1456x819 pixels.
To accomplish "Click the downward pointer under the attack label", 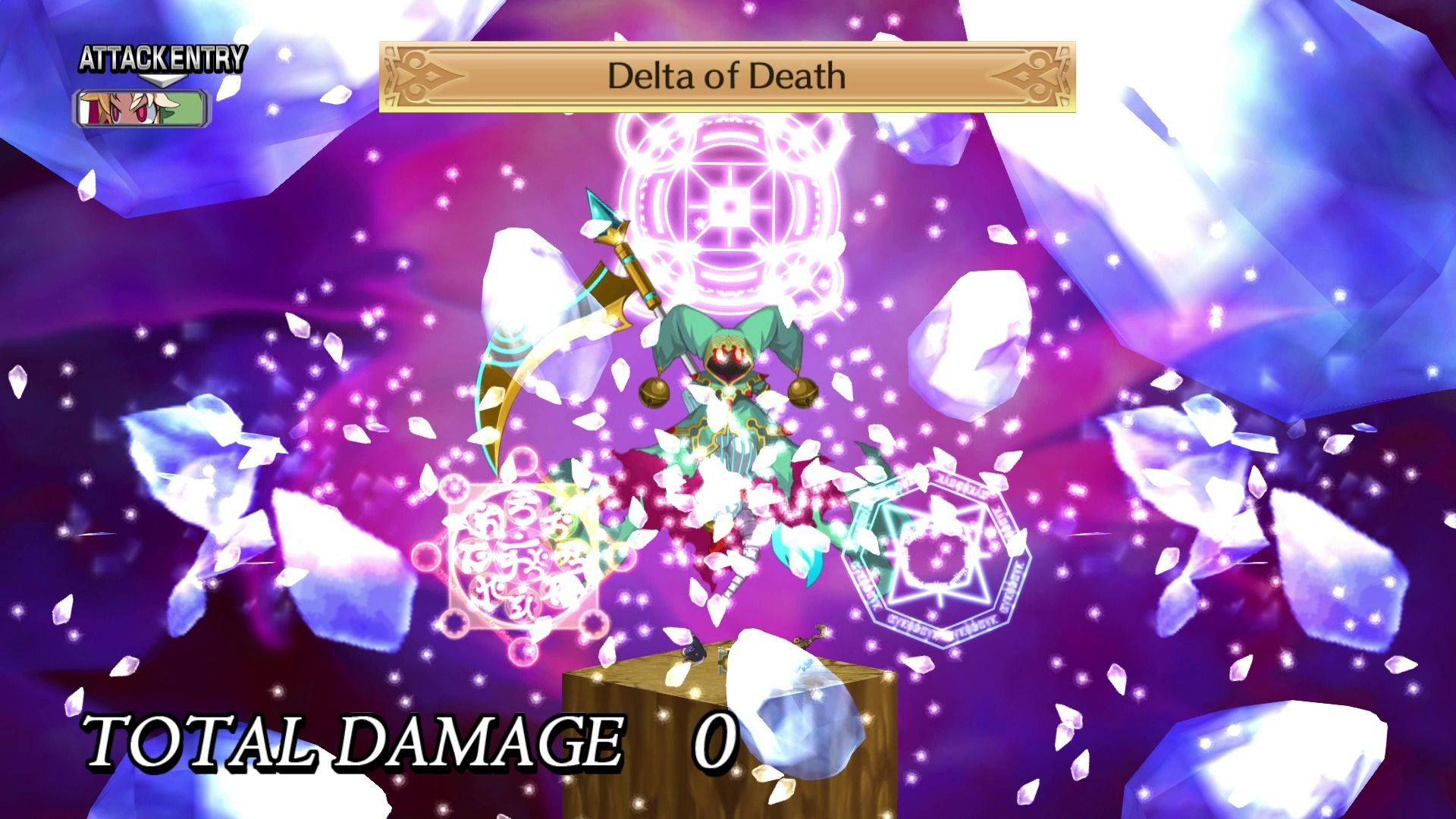I will (162, 81).
